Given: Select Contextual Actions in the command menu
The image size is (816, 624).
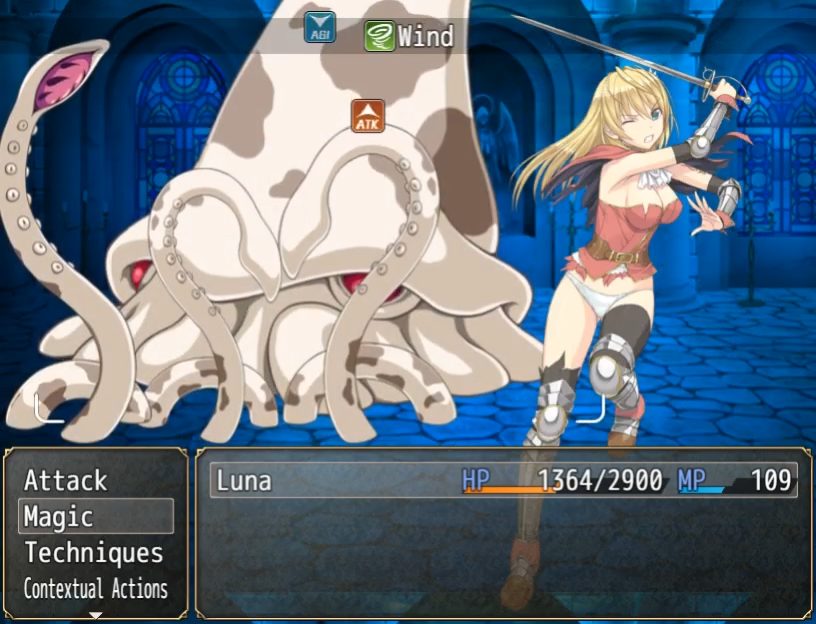Looking at the screenshot, I should (x=96, y=589).
